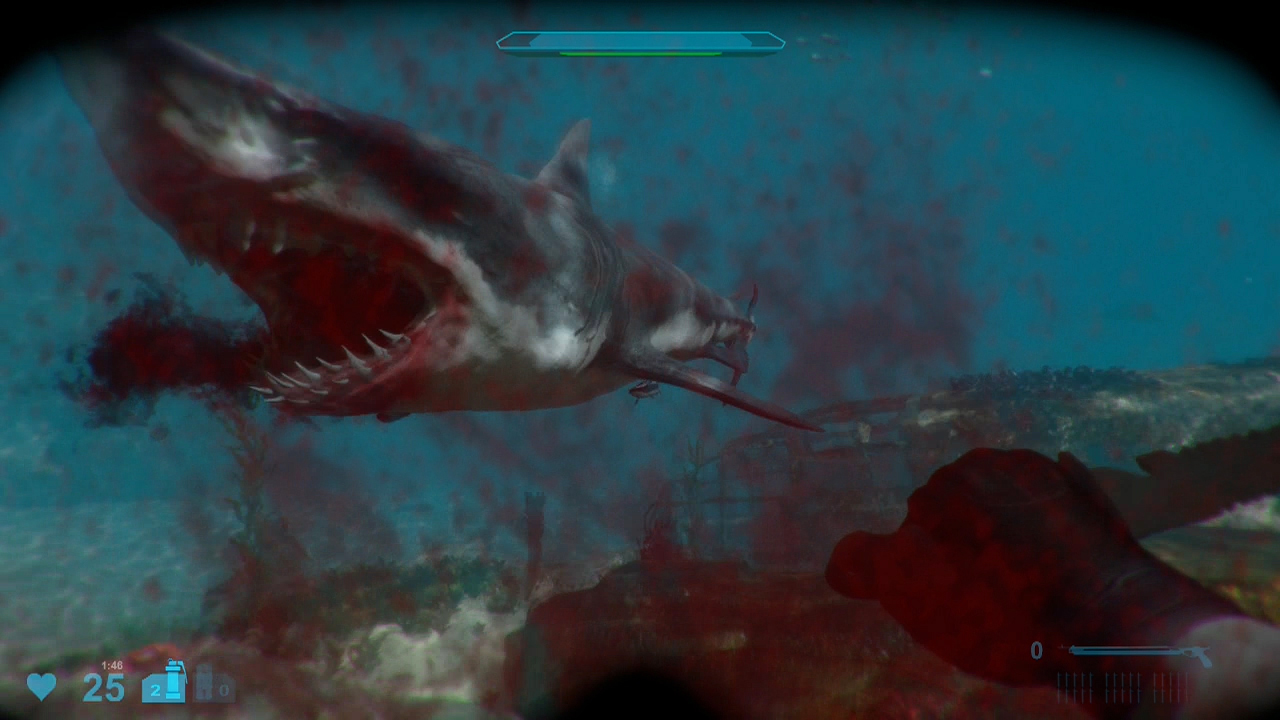Viewport: 1280px width, 720px height.
Task: Select the speargun weapon icon
Action: pos(1140,653)
